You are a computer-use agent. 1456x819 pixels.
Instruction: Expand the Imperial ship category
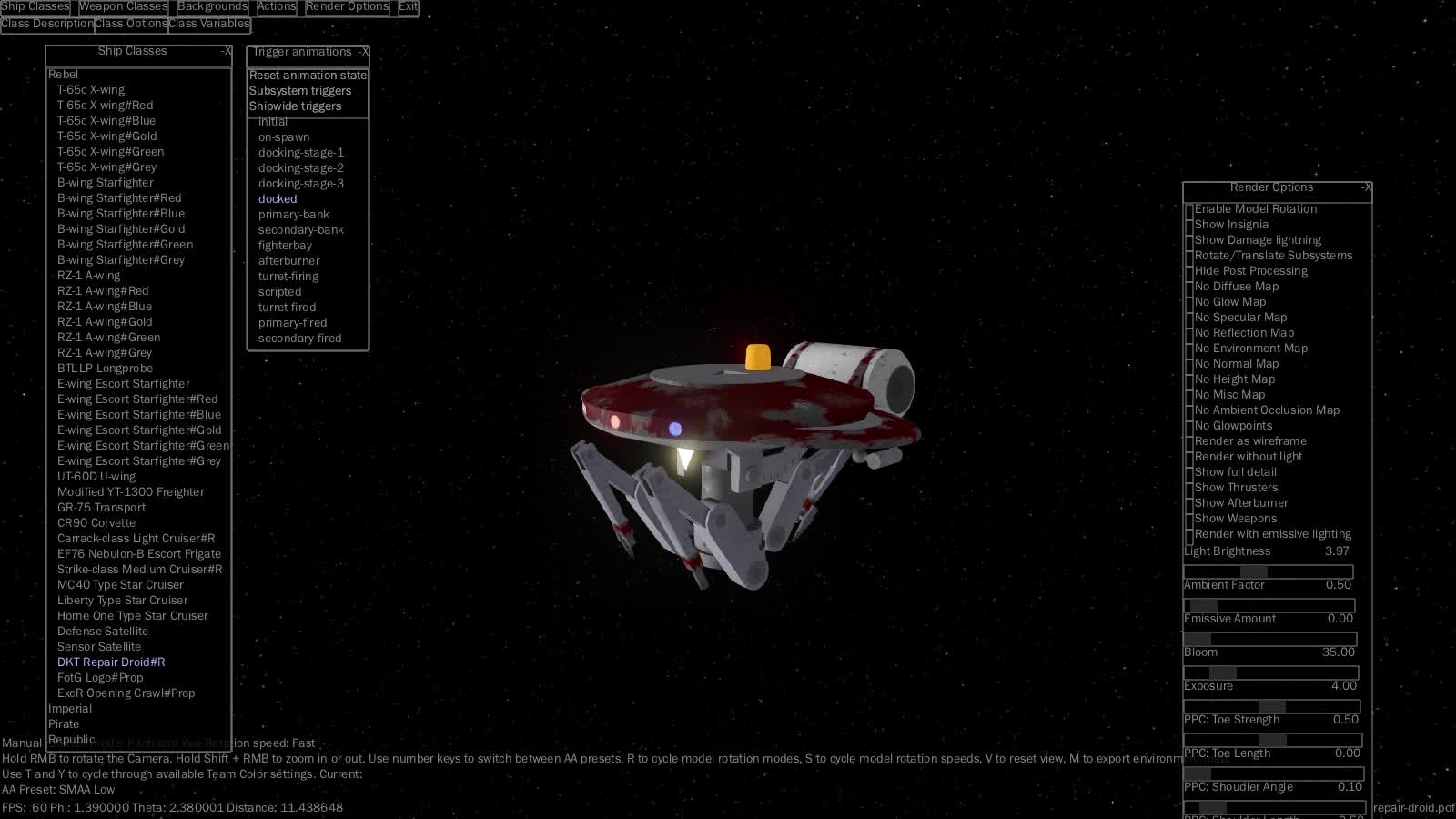71,708
